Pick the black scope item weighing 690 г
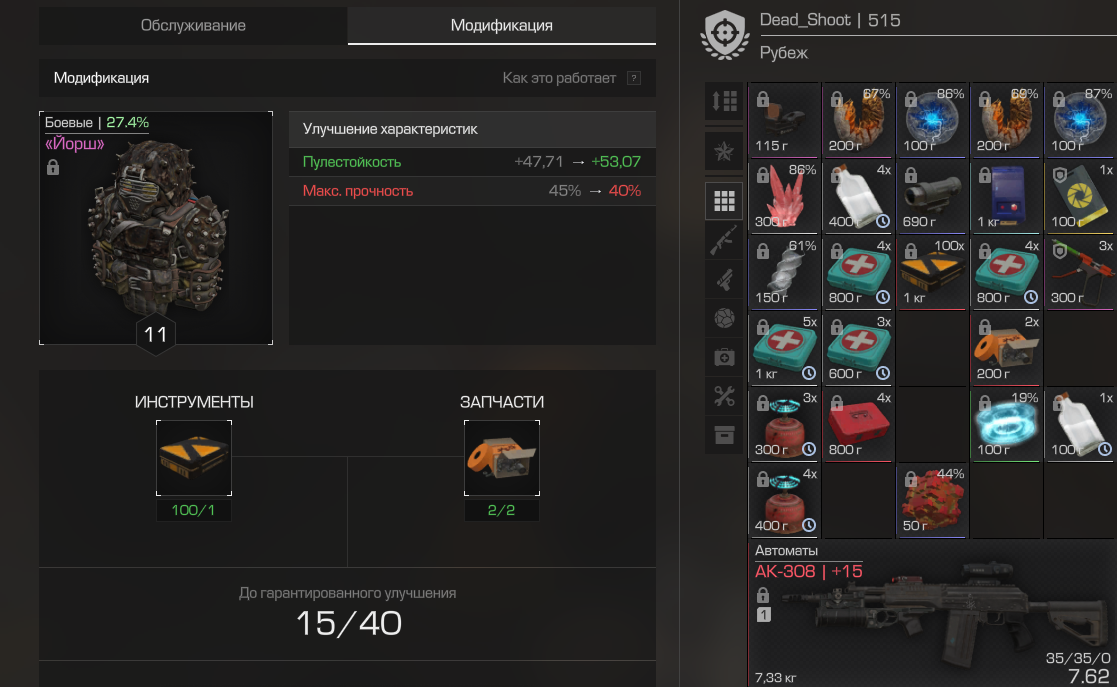The height and width of the screenshot is (687, 1117). pos(932,196)
